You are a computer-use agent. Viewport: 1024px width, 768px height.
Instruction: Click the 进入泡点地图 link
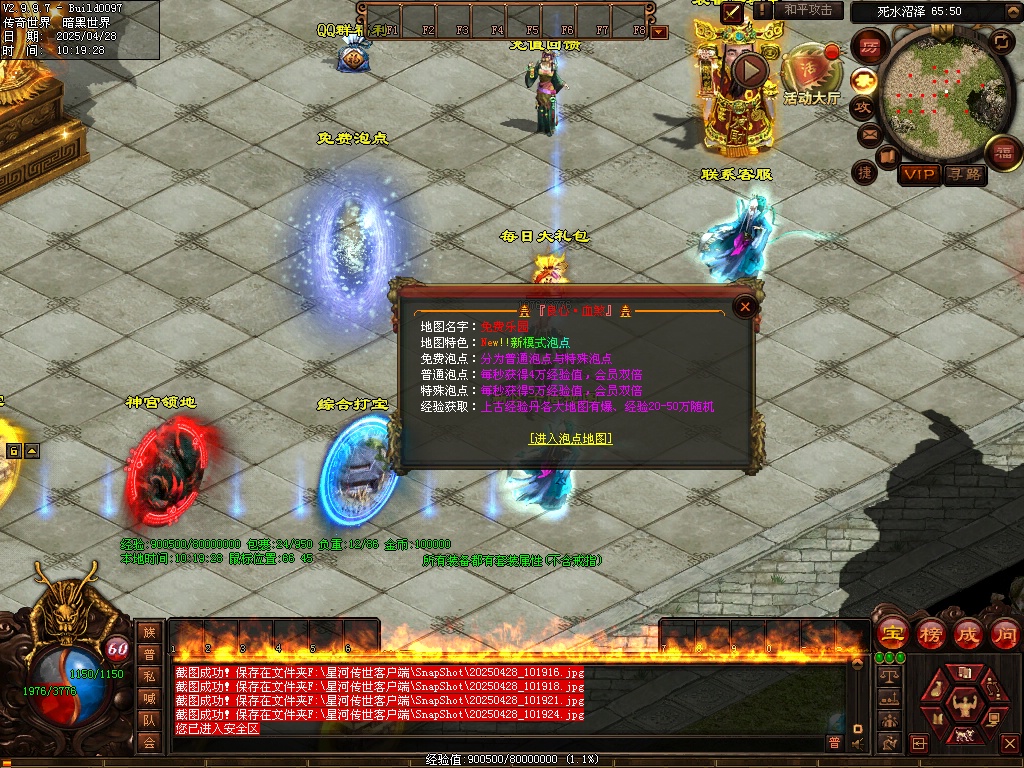point(570,438)
